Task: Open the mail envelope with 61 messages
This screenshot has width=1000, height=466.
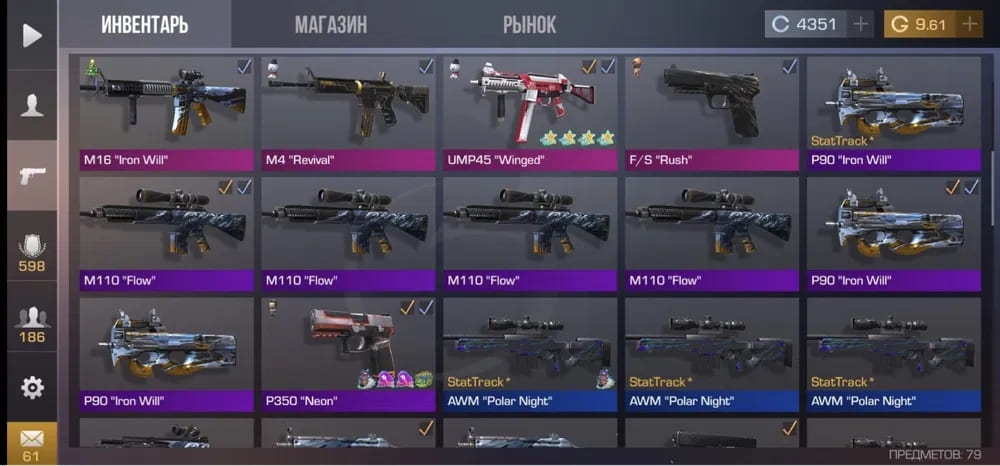Action: 32,442
